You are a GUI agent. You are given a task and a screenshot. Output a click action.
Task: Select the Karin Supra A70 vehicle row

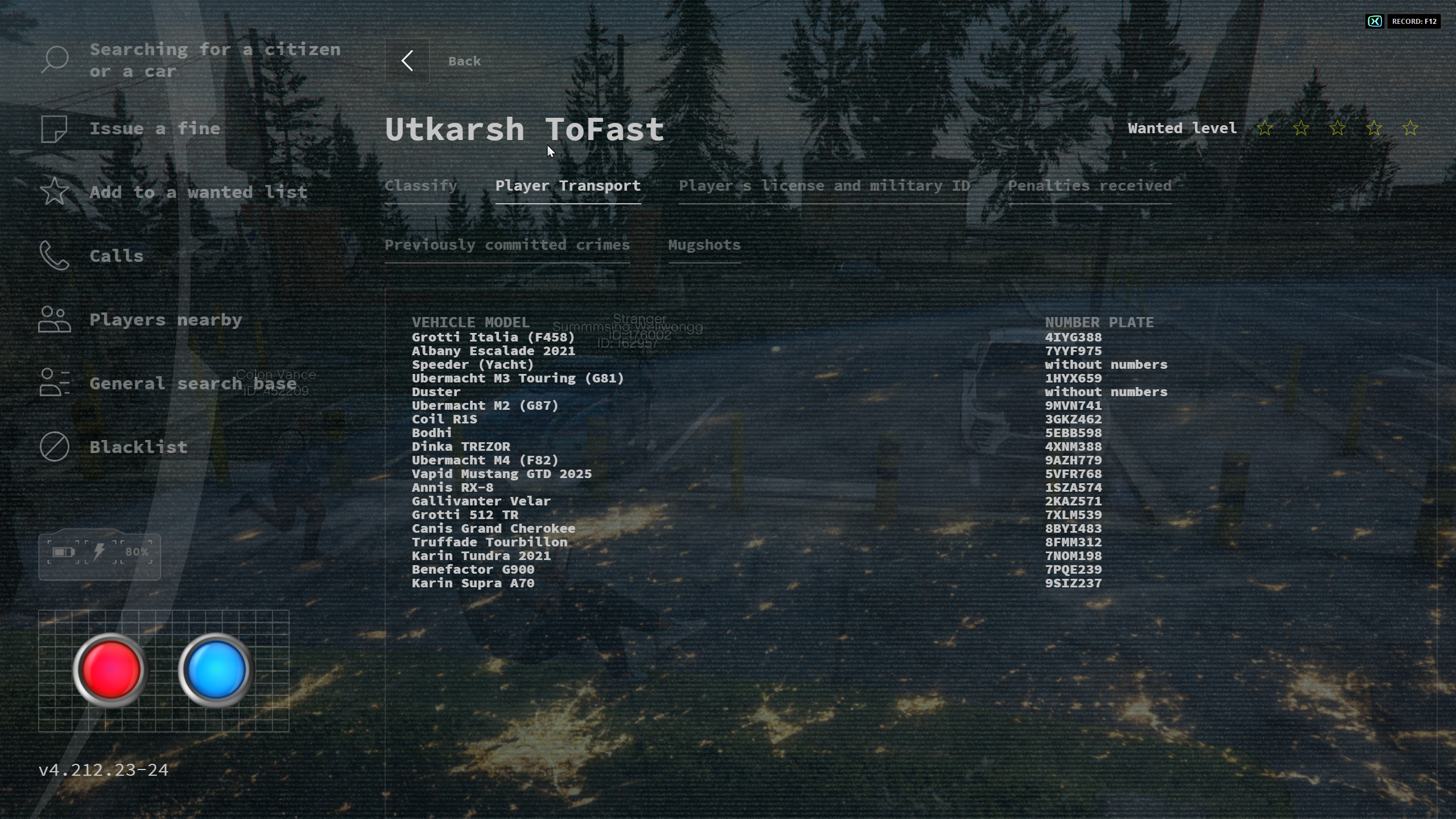(x=472, y=583)
